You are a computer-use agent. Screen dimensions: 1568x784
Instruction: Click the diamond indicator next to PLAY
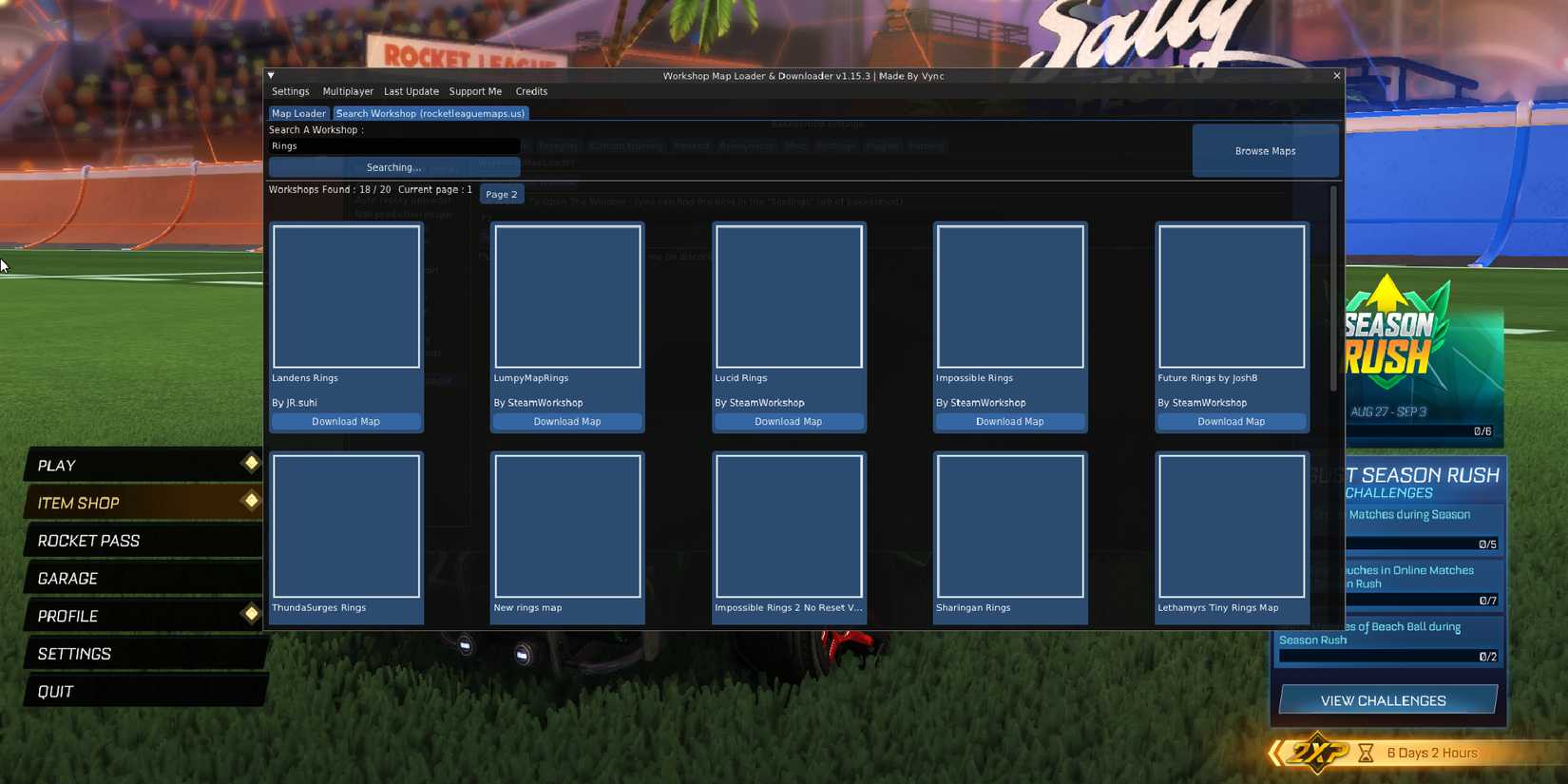pyautogui.click(x=251, y=464)
